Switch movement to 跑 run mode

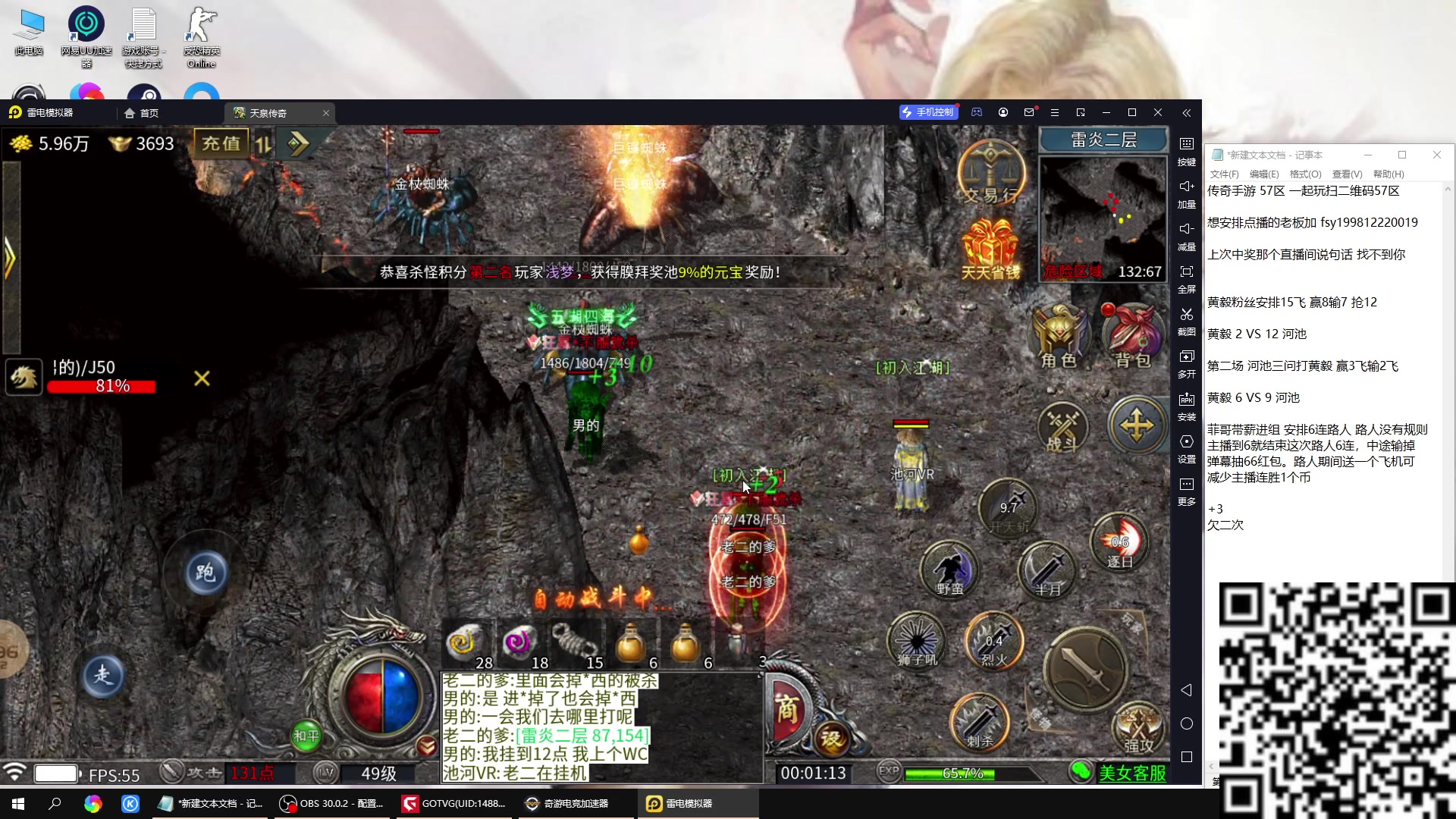coord(205,573)
